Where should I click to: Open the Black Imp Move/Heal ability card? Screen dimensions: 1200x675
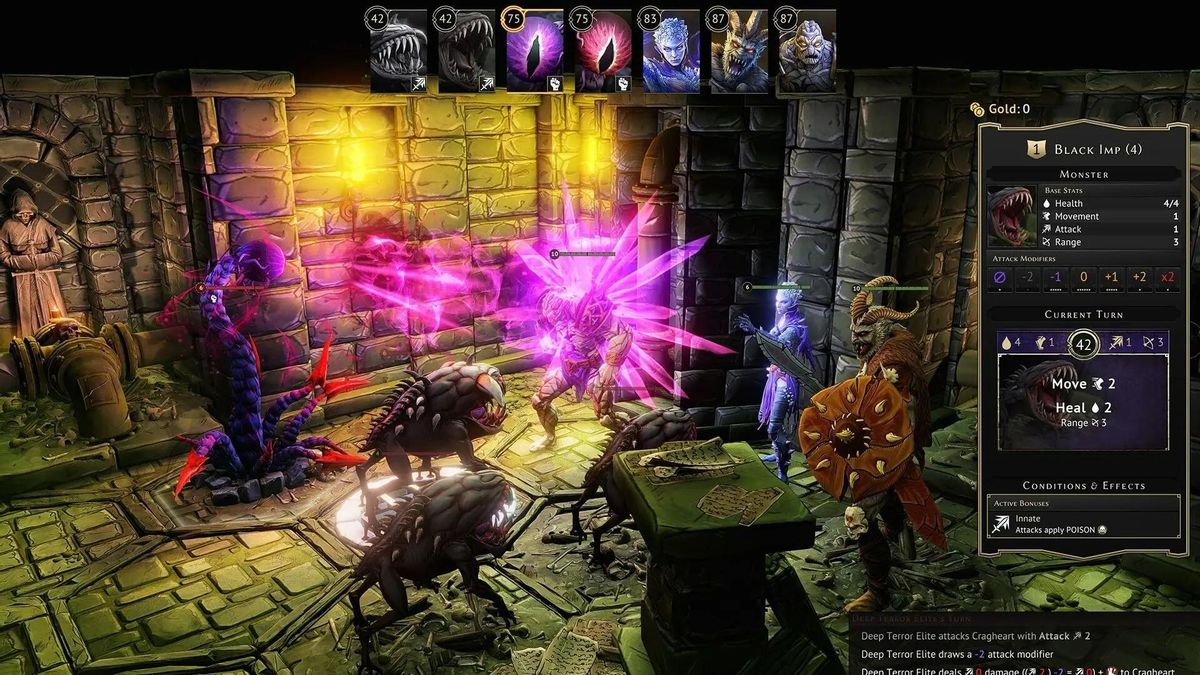click(x=1083, y=402)
